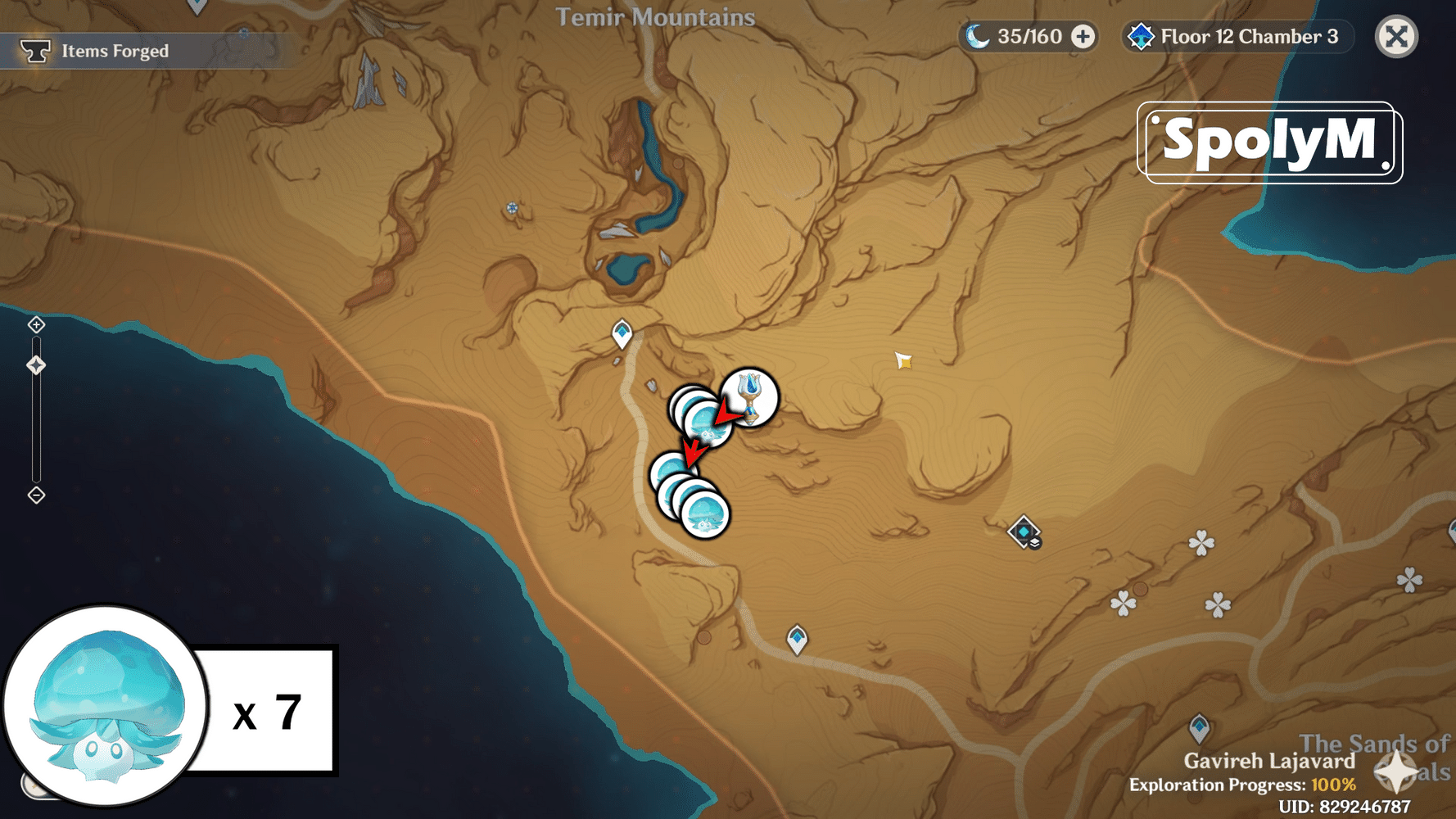This screenshot has height=819, width=1456.
Task: Click the topmost Teleport Waypoint marker
Action: pyautogui.click(x=622, y=332)
